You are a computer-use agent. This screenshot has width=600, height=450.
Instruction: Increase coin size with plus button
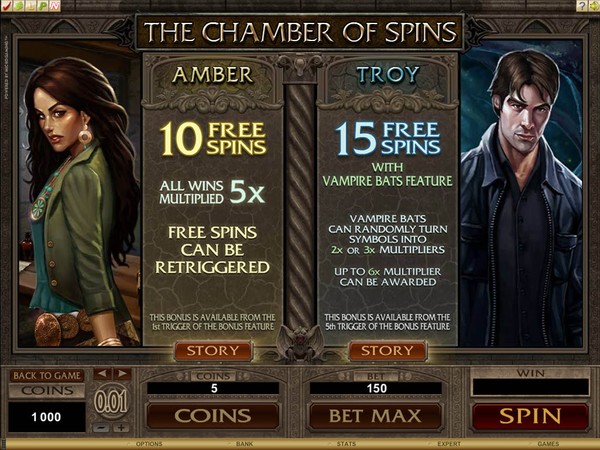pos(121,427)
